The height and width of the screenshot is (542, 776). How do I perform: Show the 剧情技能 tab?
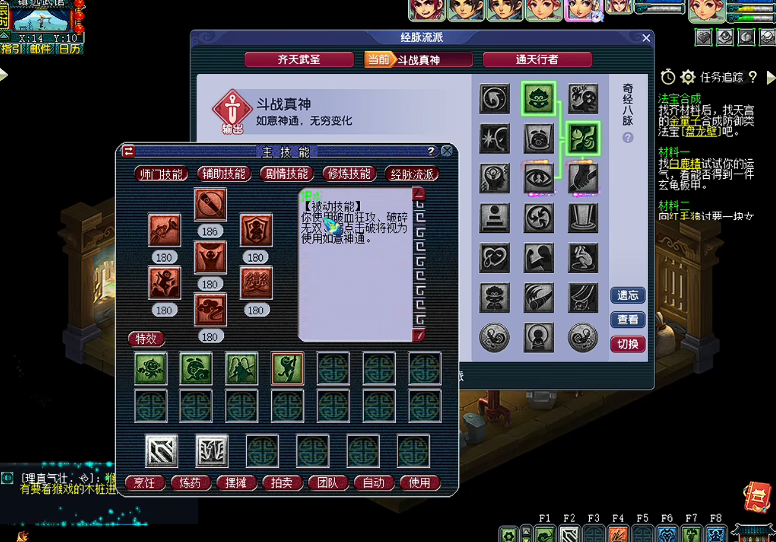click(286, 174)
